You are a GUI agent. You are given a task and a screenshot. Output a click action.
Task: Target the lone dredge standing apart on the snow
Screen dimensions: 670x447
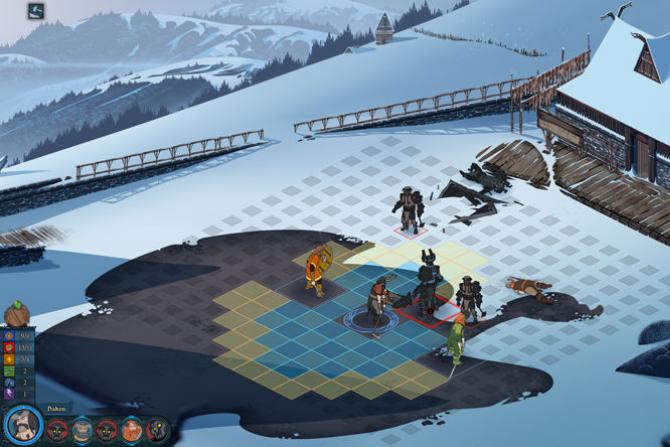(x=408, y=210)
